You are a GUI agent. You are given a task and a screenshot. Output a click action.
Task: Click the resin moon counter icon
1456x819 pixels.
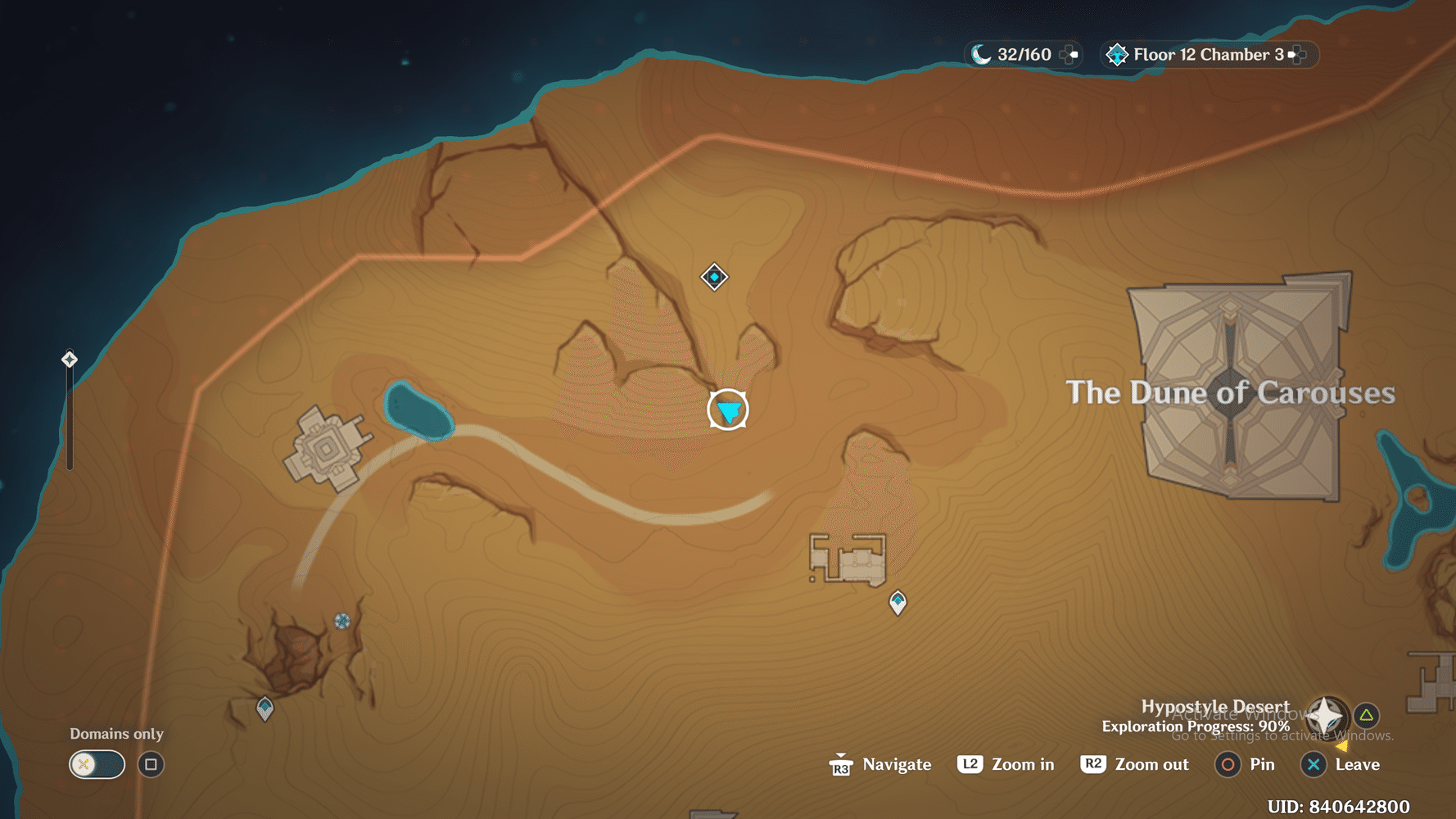pyautogui.click(x=981, y=54)
